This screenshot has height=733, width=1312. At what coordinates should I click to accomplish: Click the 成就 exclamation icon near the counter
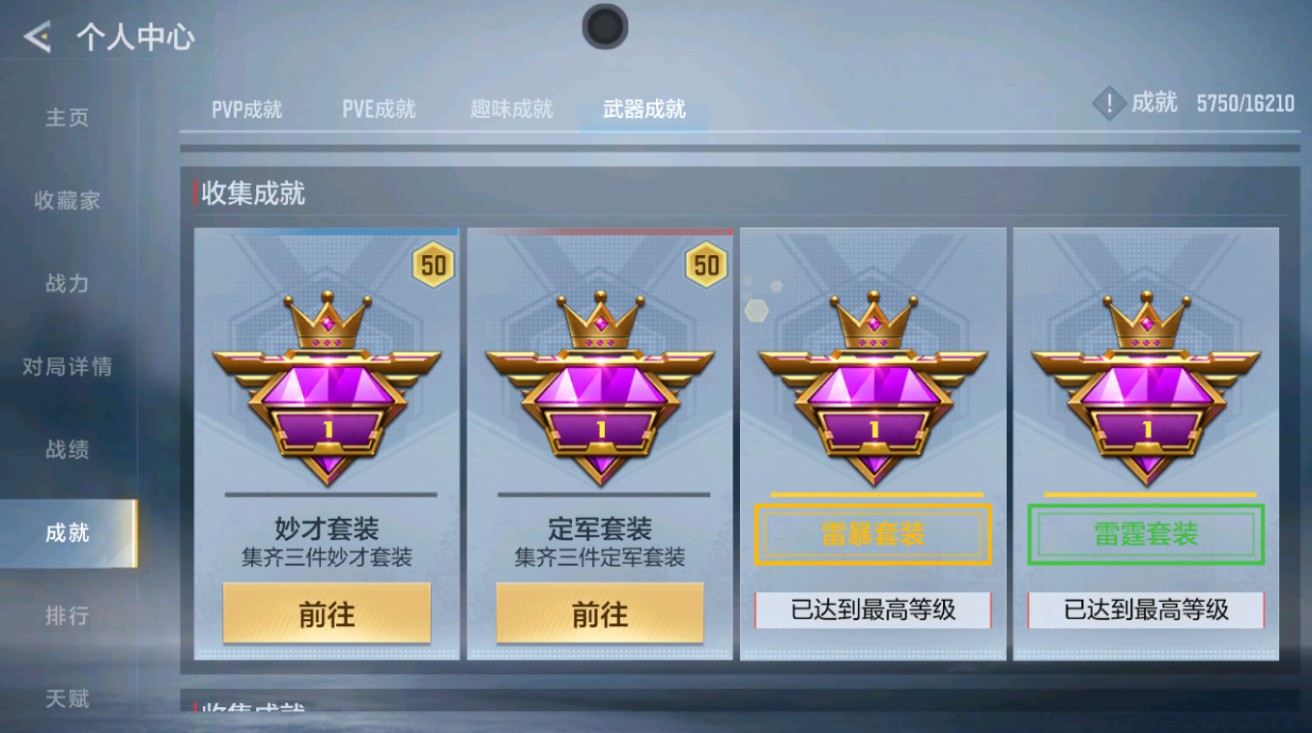coord(1108,103)
